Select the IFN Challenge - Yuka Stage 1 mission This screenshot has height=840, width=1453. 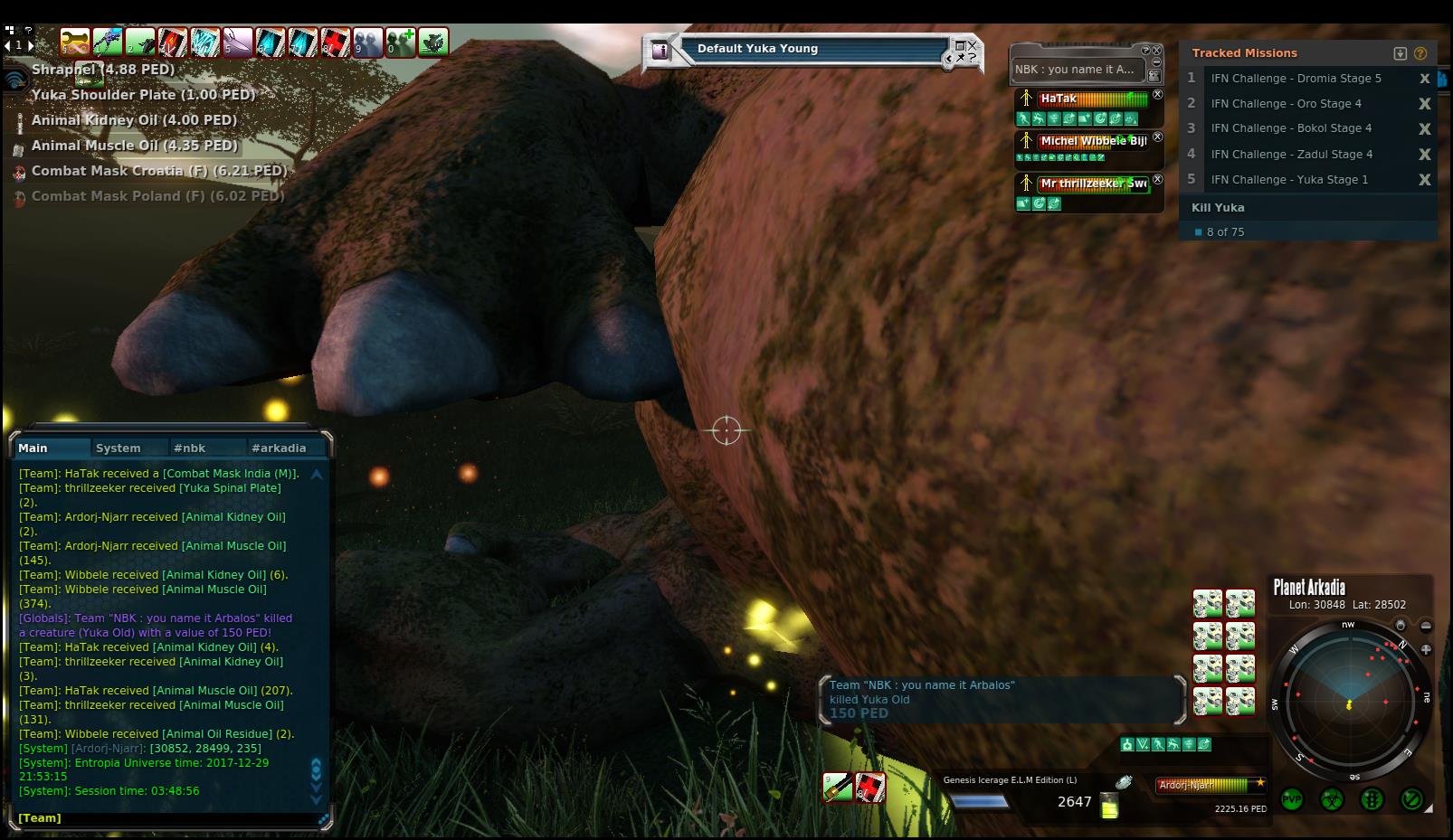[x=1289, y=180]
